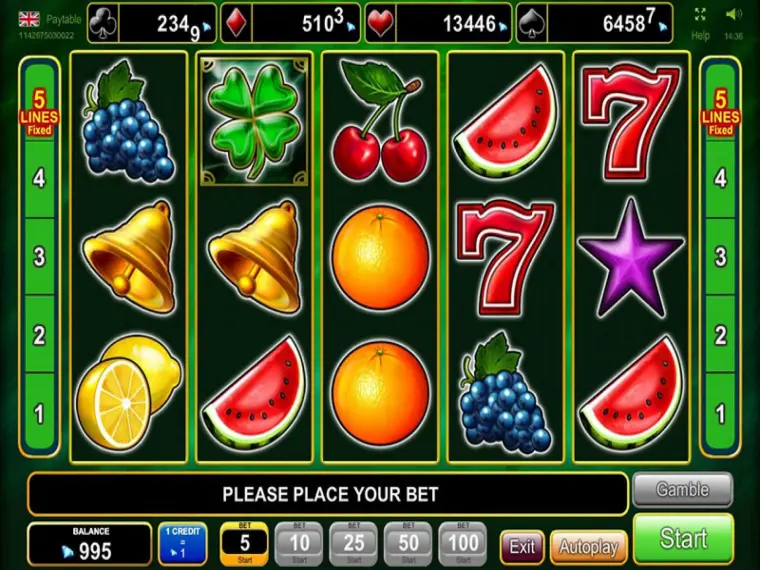760x570 pixels.
Task: Change language via the UK flag
Action: pyautogui.click(x=30, y=17)
